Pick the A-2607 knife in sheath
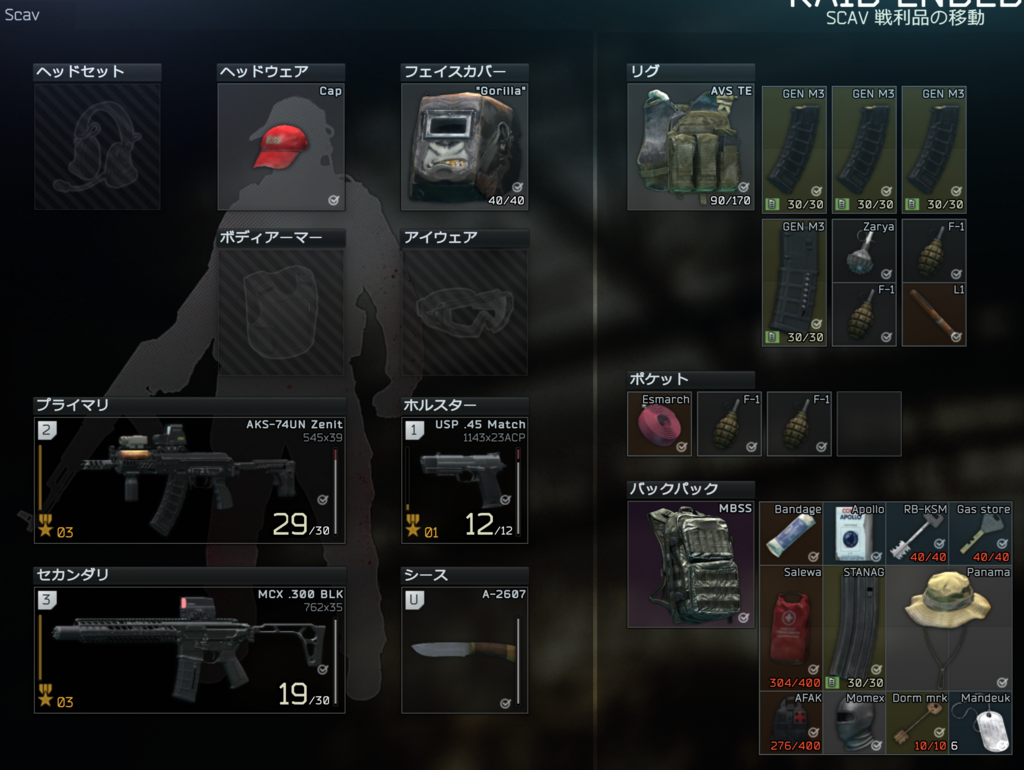1024x770 pixels. click(464, 649)
